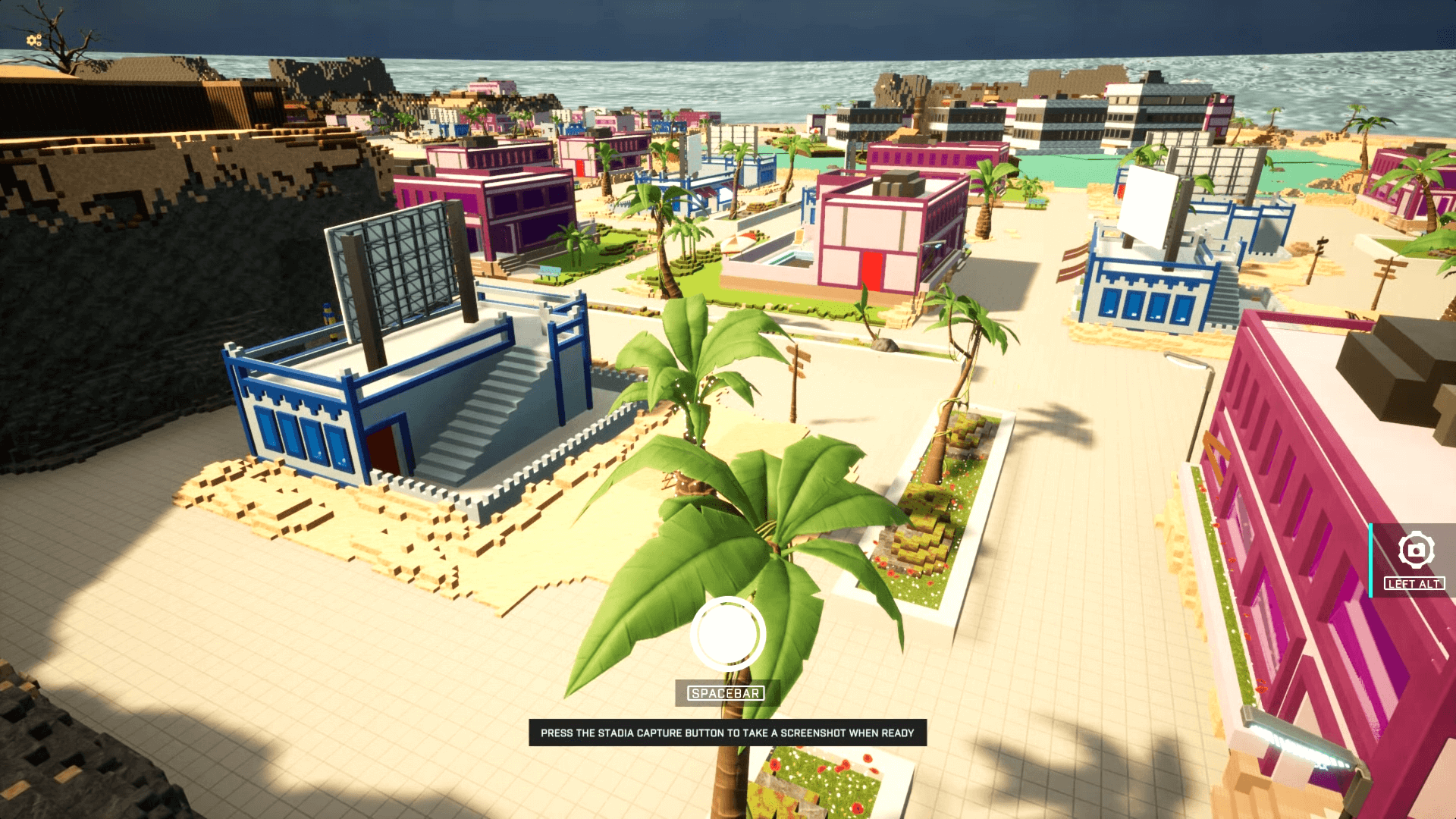
Task: Toggle the camera mode icon
Action: click(x=1415, y=550)
